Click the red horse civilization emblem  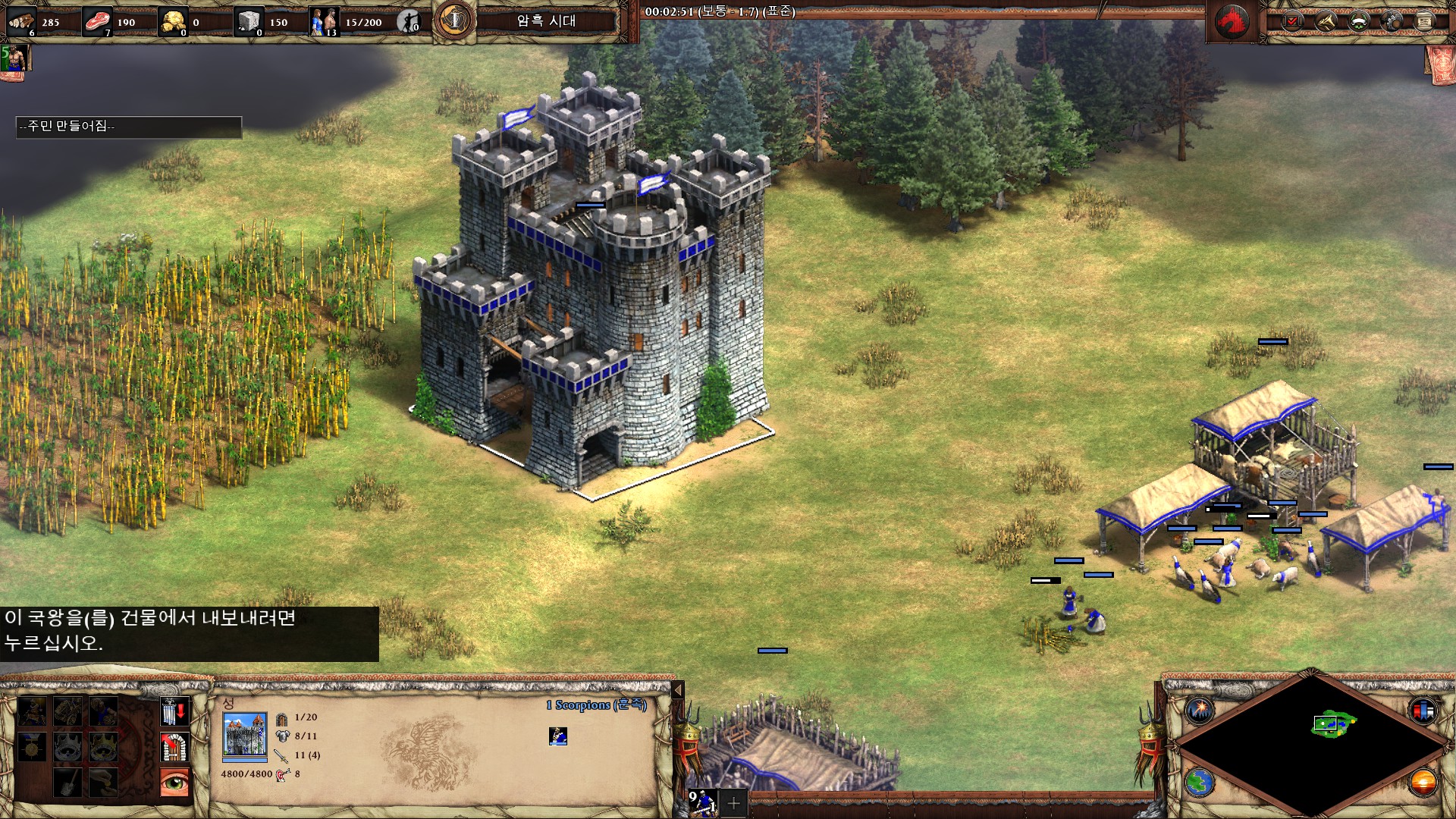point(1232,22)
